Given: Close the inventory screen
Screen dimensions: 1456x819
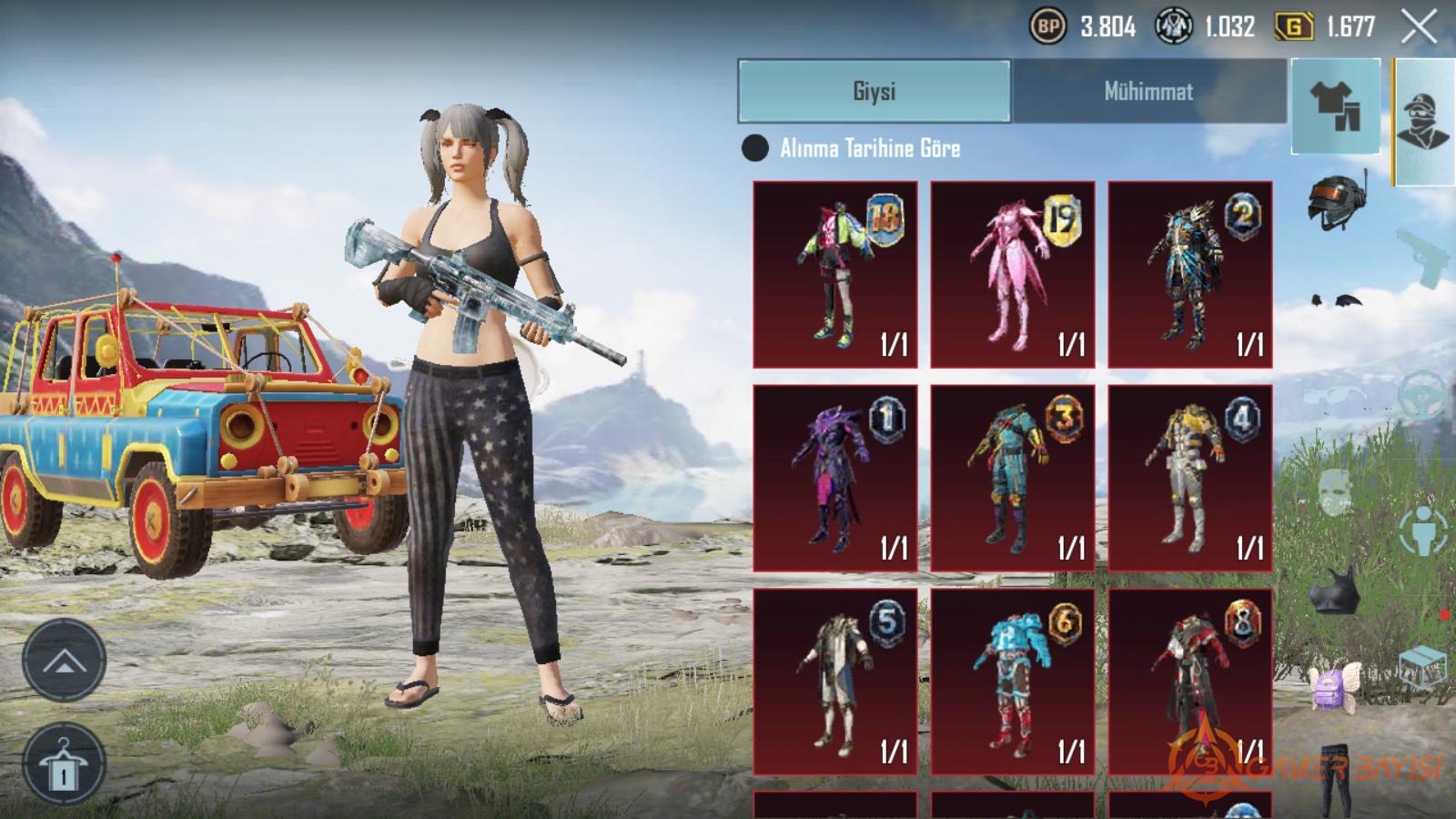Looking at the screenshot, I should coord(1419,27).
